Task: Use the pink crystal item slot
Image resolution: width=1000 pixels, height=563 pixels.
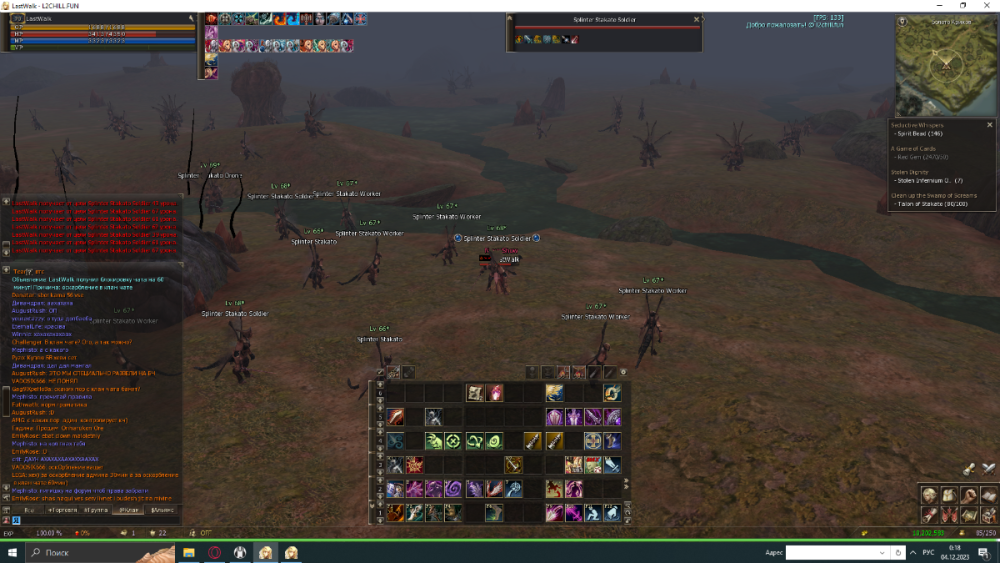Action: point(495,393)
